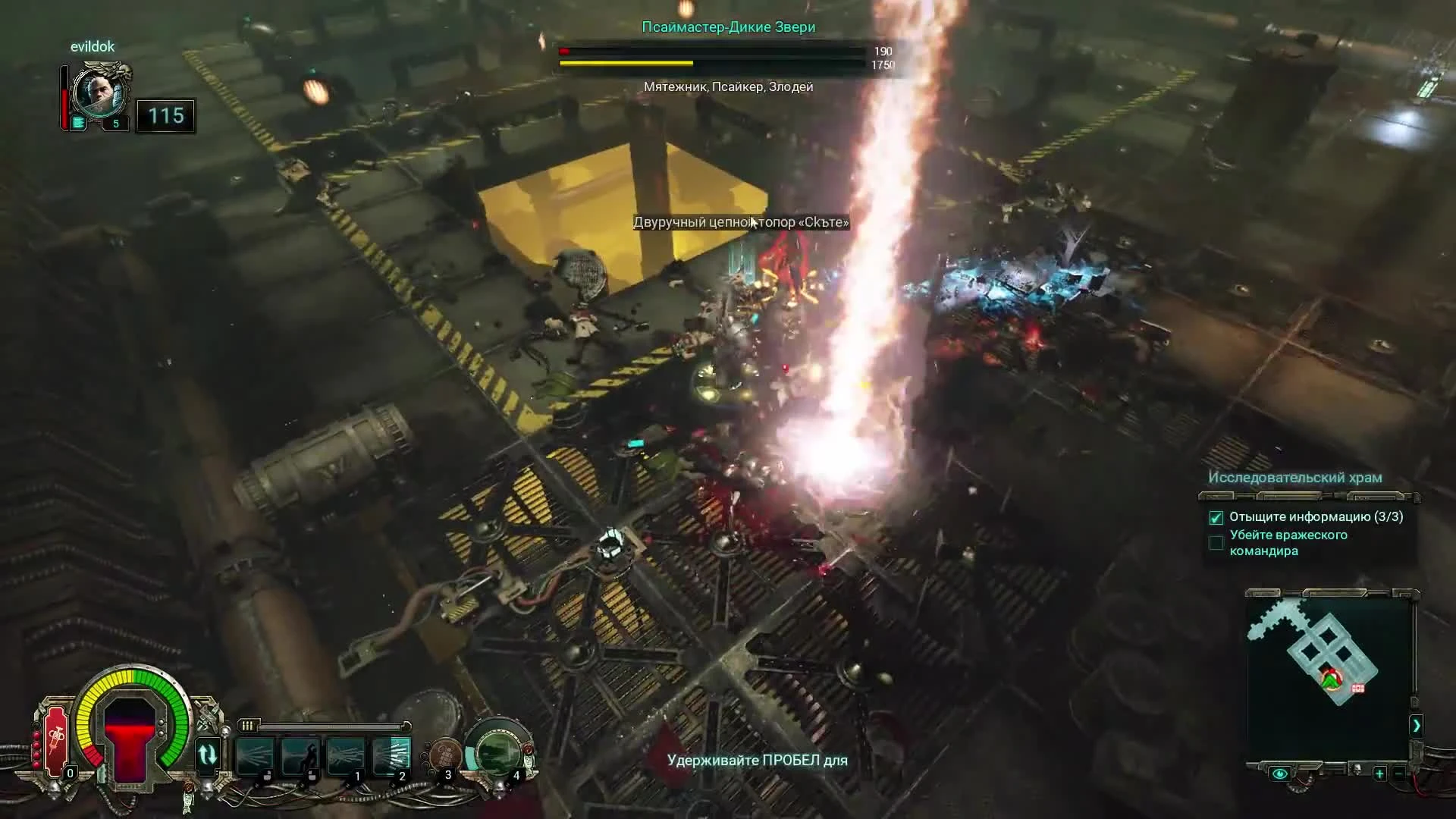
Task: Uncheck the completed Отыщите информацию objective
Action: pyautogui.click(x=1216, y=517)
